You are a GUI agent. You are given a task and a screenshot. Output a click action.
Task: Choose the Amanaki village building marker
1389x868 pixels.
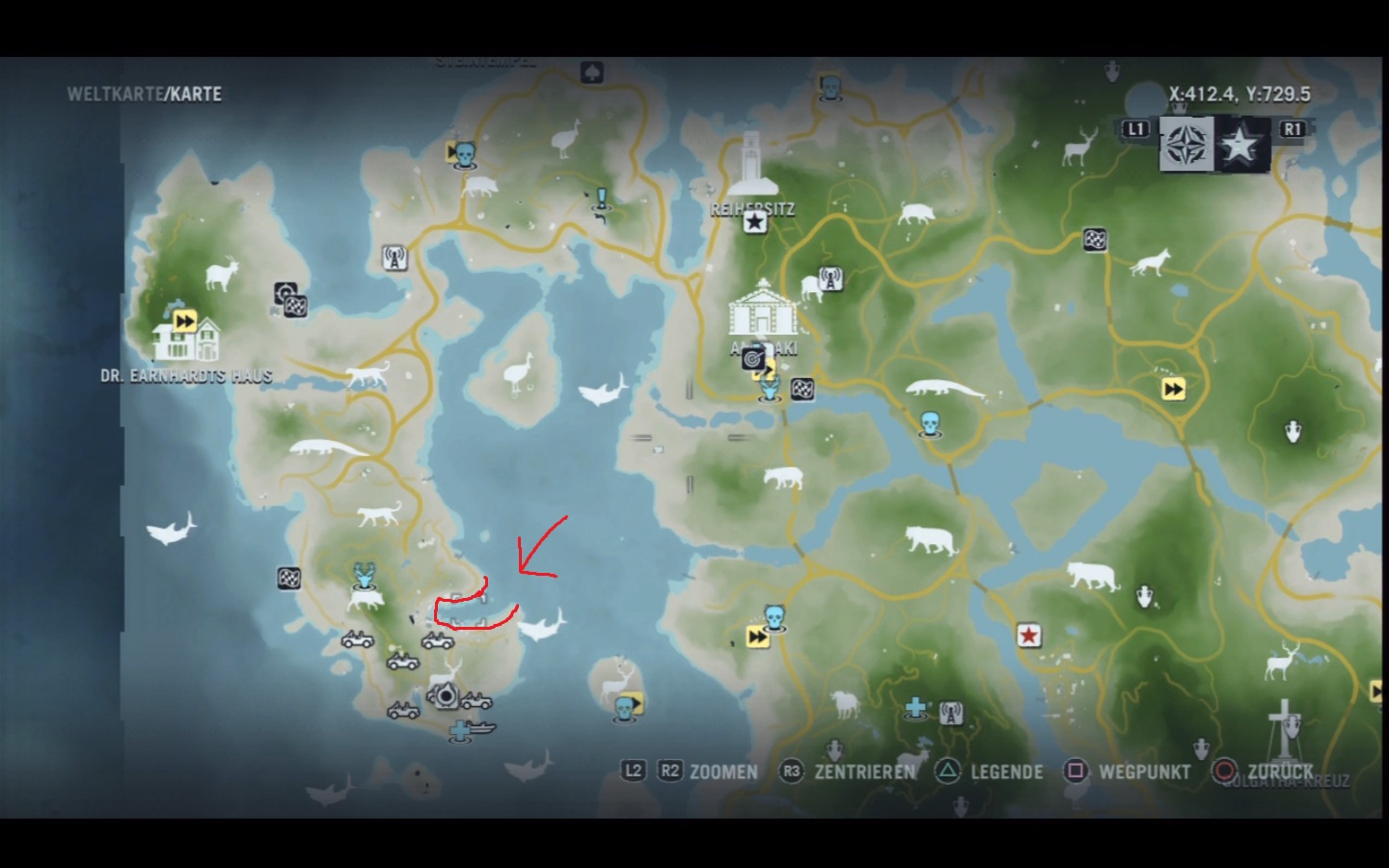[762, 309]
